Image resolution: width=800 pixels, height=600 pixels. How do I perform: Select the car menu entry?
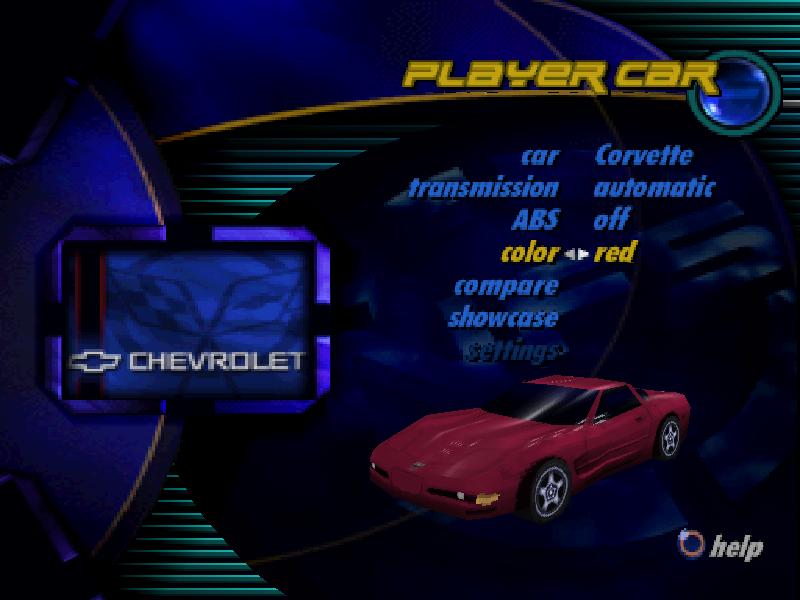(540, 156)
